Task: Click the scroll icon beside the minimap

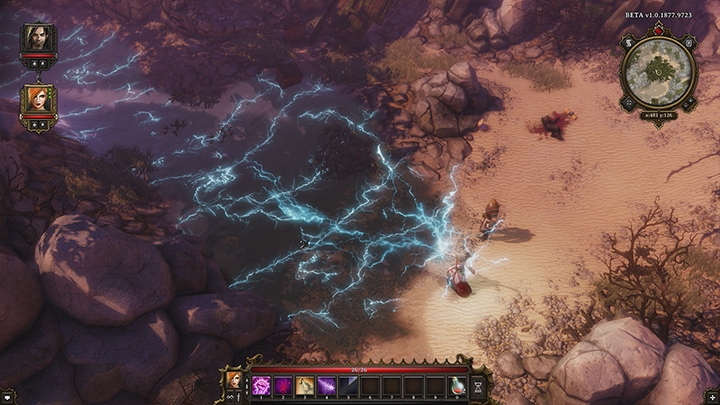Action: click(628, 42)
